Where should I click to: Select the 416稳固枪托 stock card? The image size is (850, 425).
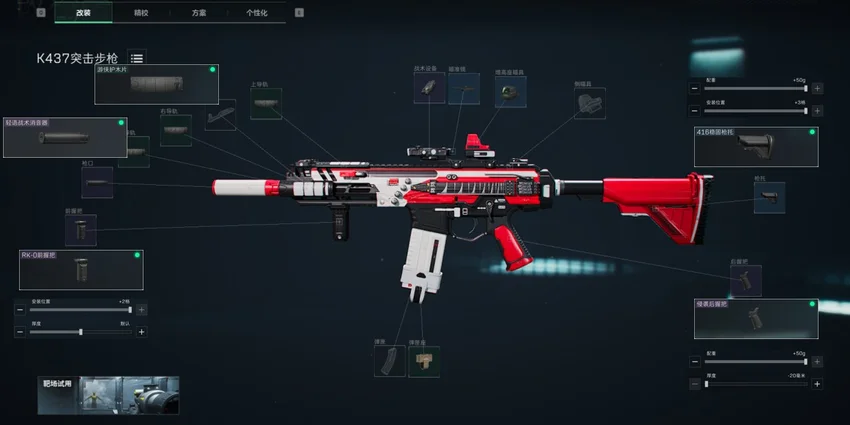coord(755,147)
